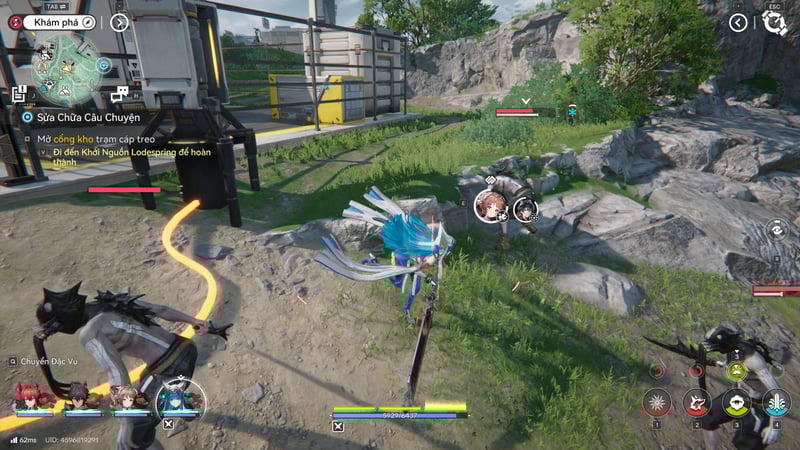Expand the arrow button beside Khám phá

[x=119, y=21]
